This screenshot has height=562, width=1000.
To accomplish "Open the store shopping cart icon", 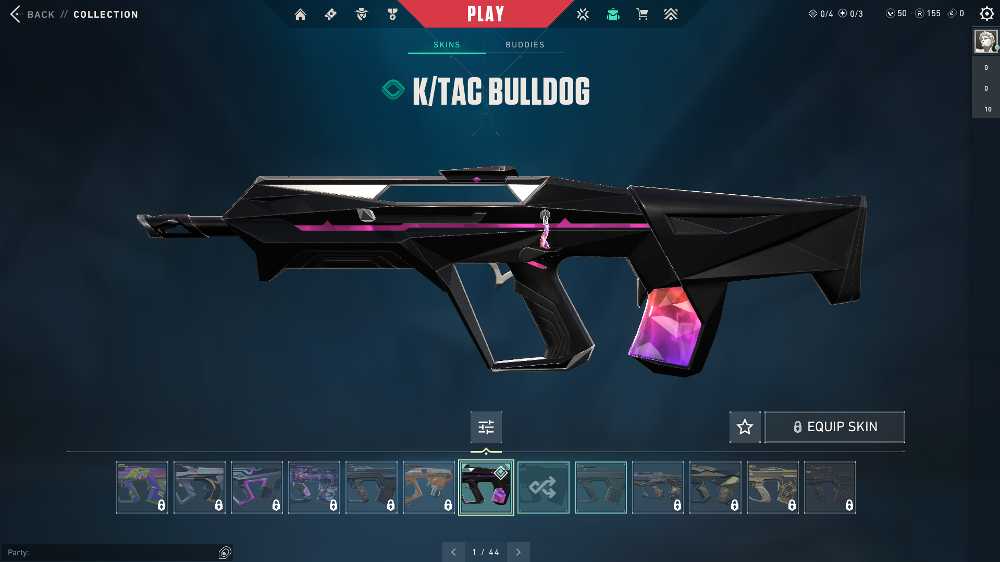I will click(642, 15).
